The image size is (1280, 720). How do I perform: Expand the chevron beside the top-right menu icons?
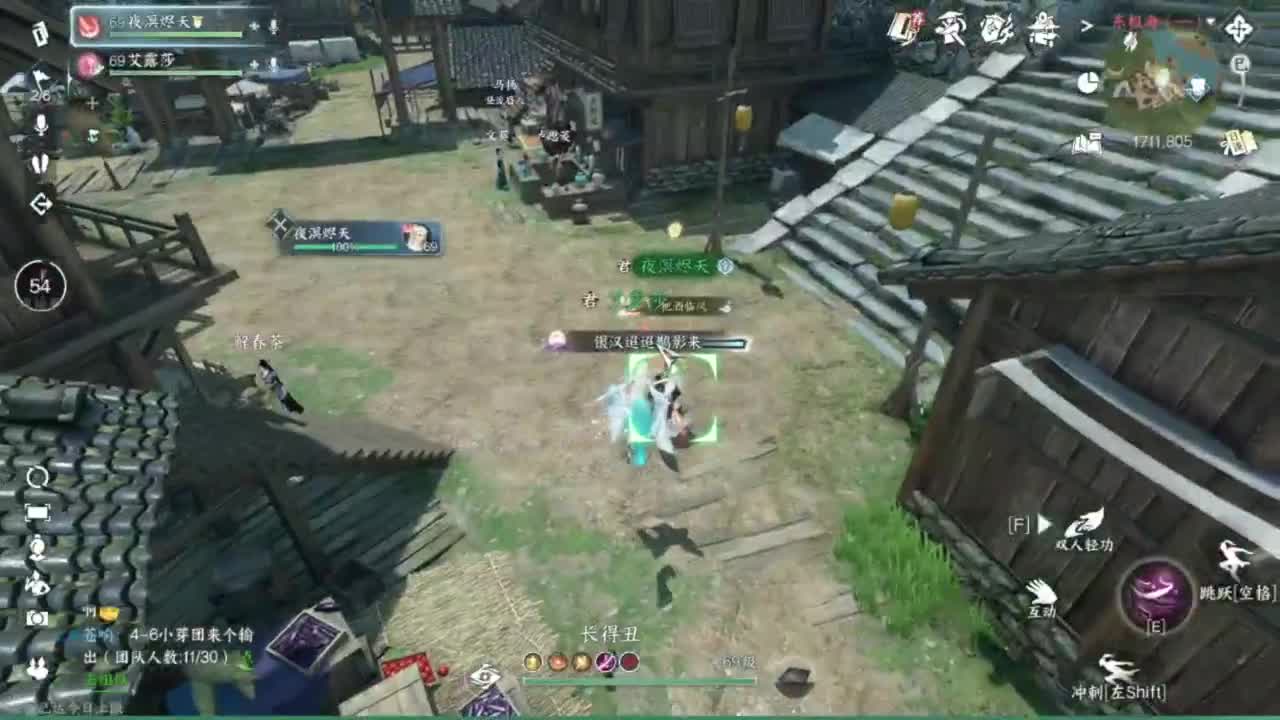coord(1088,26)
